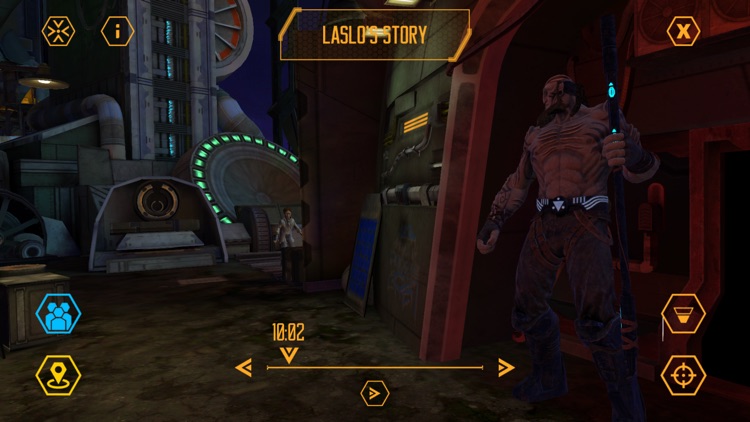Play the story timeline
The height and width of the screenshot is (422, 750).
[x=374, y=393]
